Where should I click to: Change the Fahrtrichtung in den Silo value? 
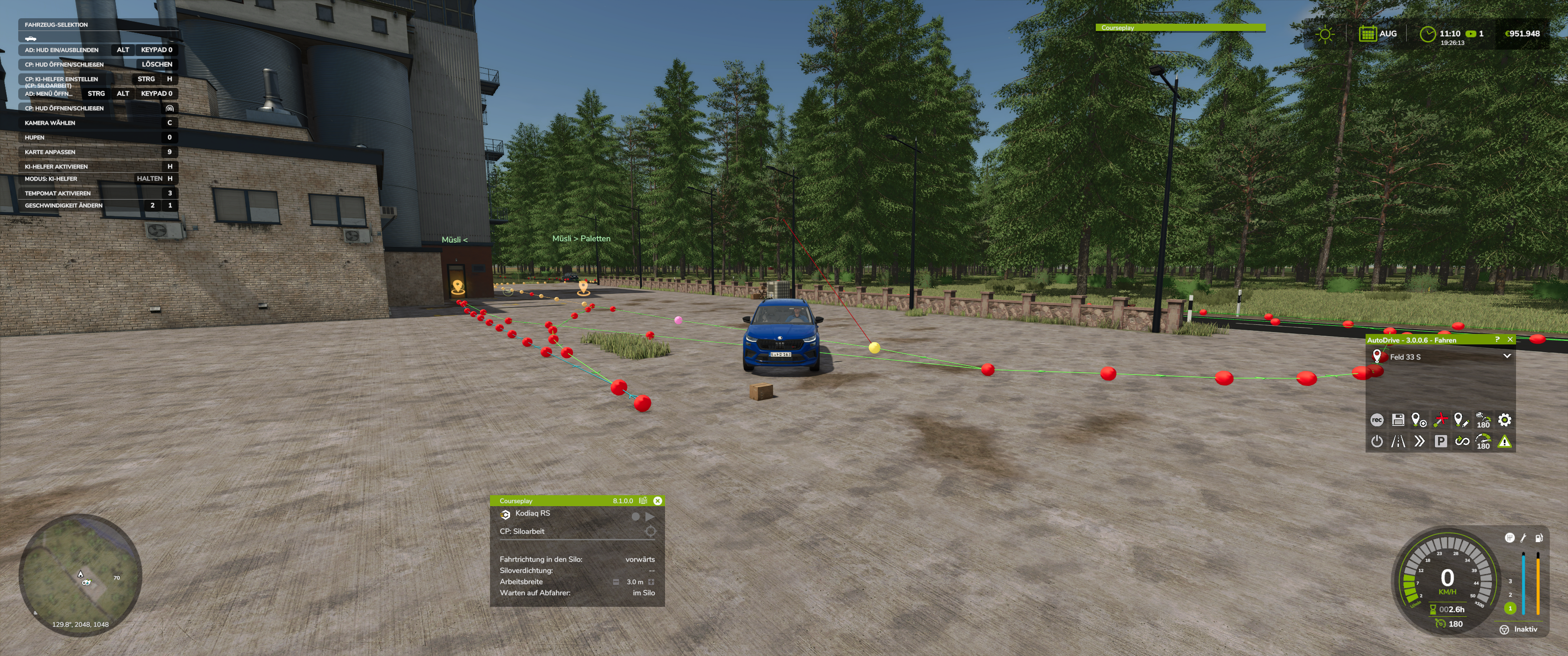(x=640, y=559)
